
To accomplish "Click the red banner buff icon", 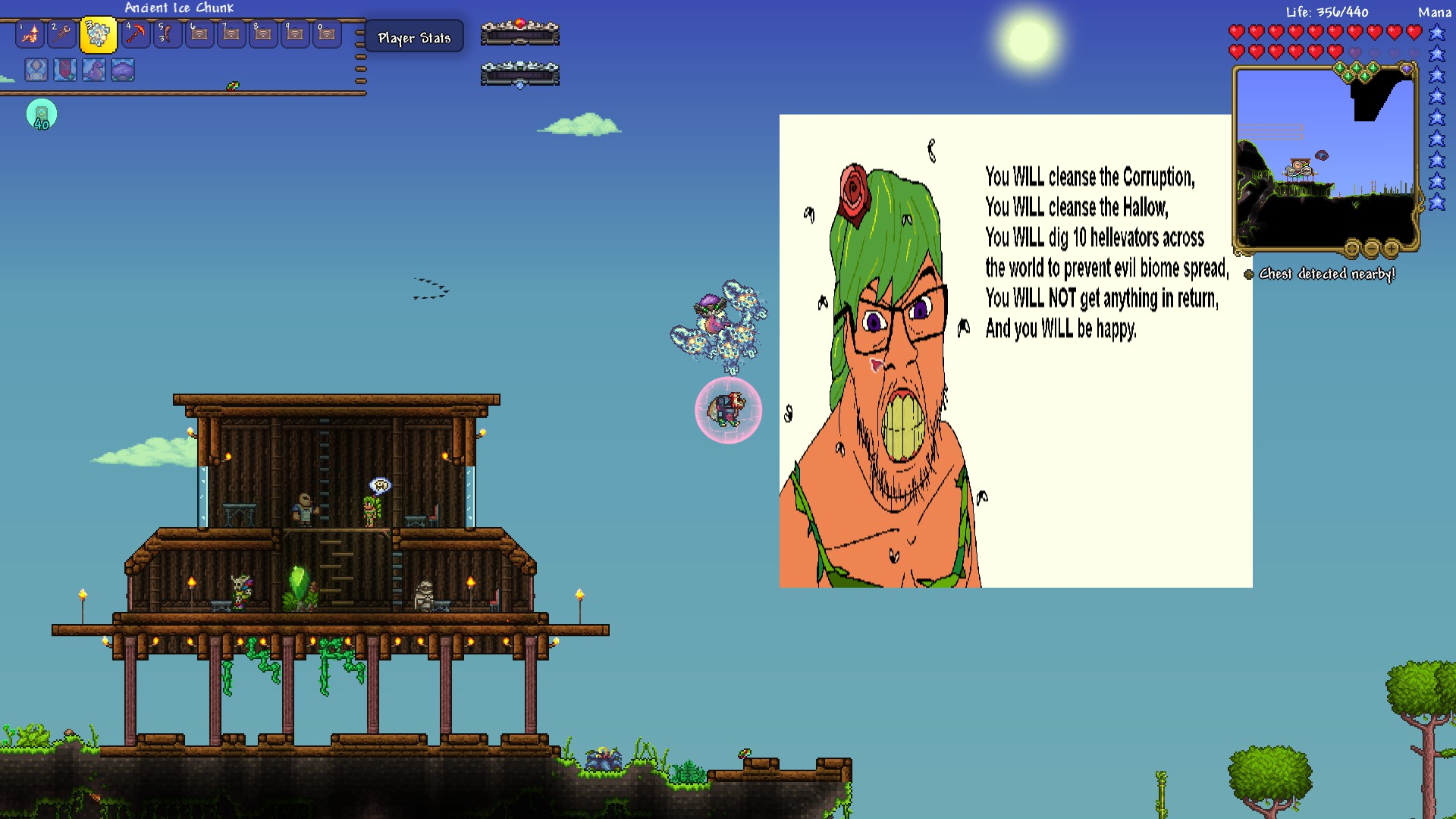I will (x=65, y=70).
